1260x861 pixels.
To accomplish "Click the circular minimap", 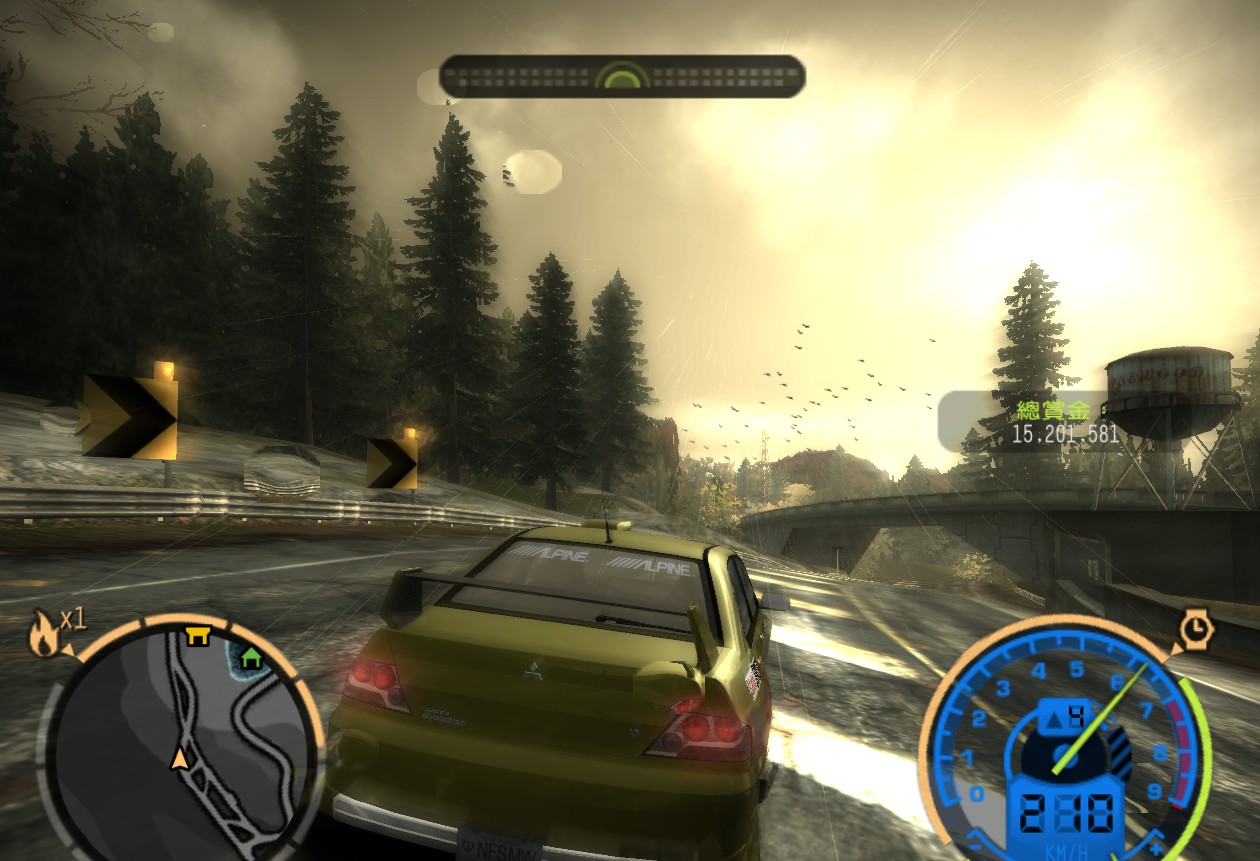I will 180,738.
